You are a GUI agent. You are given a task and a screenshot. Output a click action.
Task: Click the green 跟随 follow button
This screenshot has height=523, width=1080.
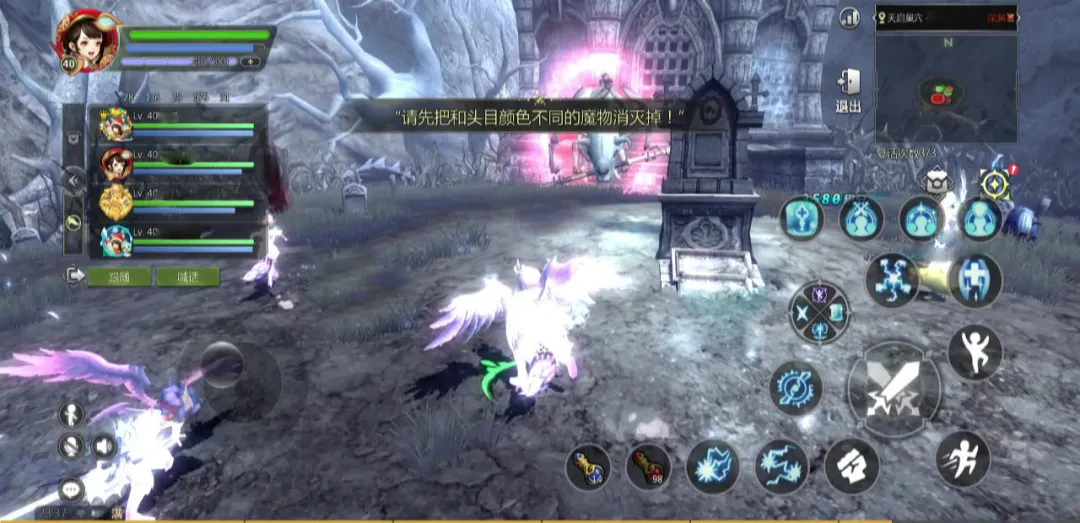(119, 276)
